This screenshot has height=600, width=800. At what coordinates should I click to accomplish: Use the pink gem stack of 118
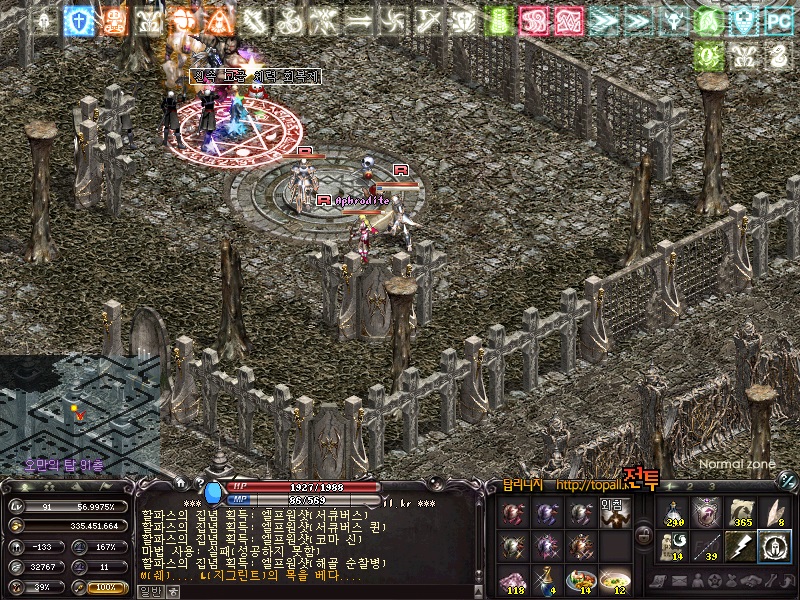(x=513, y=580)
